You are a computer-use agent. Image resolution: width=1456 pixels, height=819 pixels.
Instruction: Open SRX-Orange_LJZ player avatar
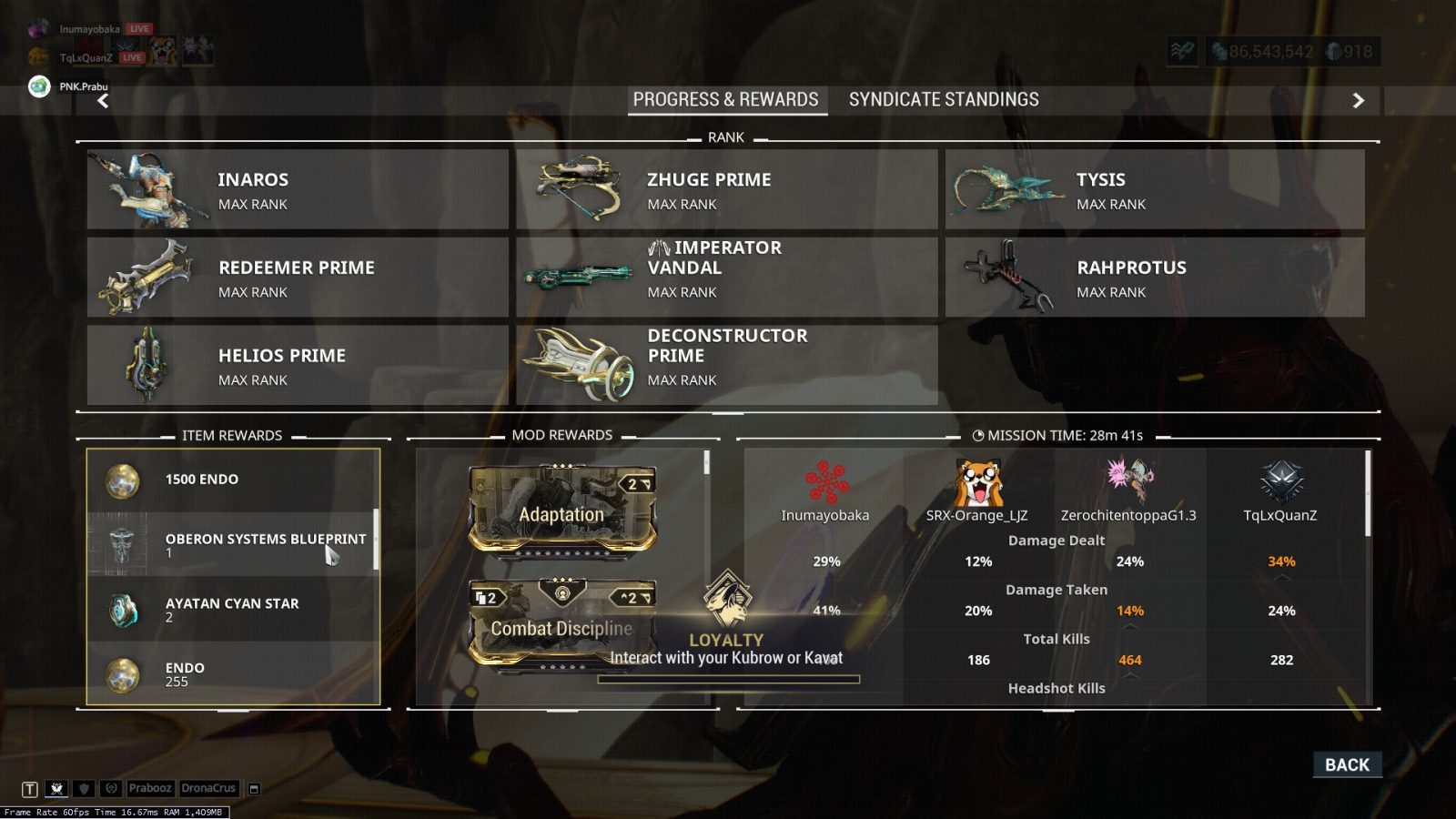[977, 482]
